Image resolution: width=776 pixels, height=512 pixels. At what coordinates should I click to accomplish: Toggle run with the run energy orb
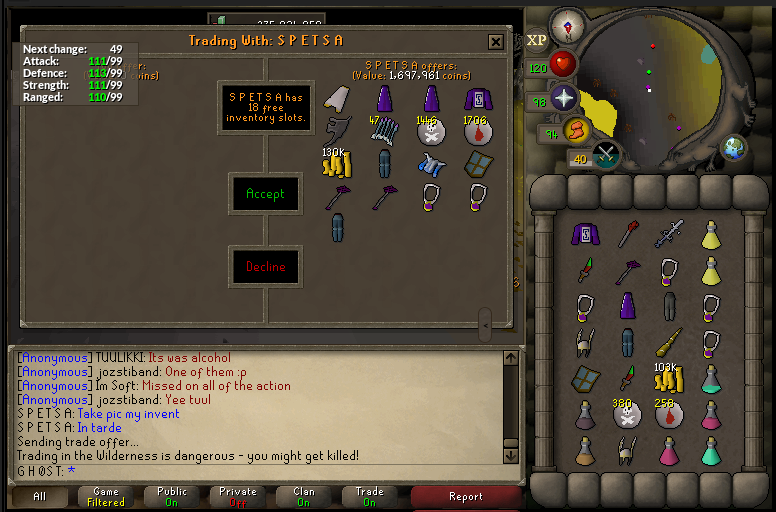point(577,130)
